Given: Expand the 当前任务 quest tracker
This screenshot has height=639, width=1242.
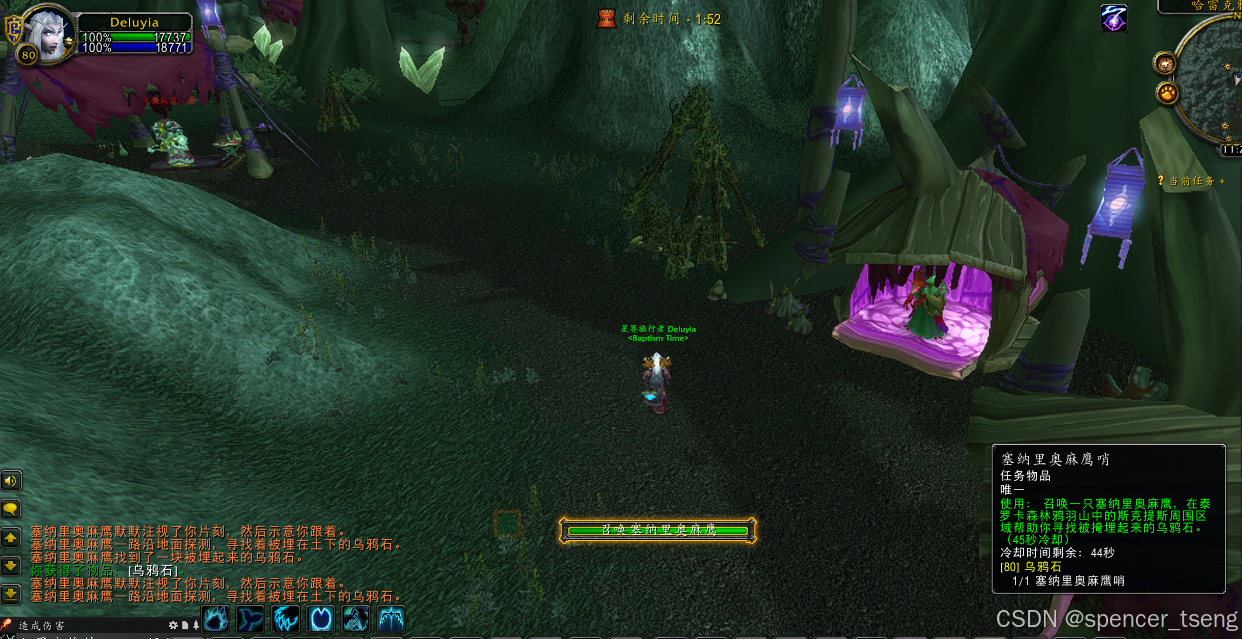Looking at the screenshot, I should 1191,181.
